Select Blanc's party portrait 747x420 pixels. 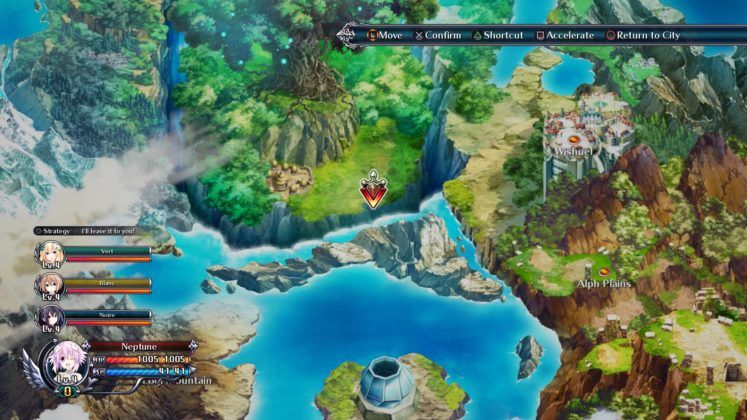click(x=49, y=286)
